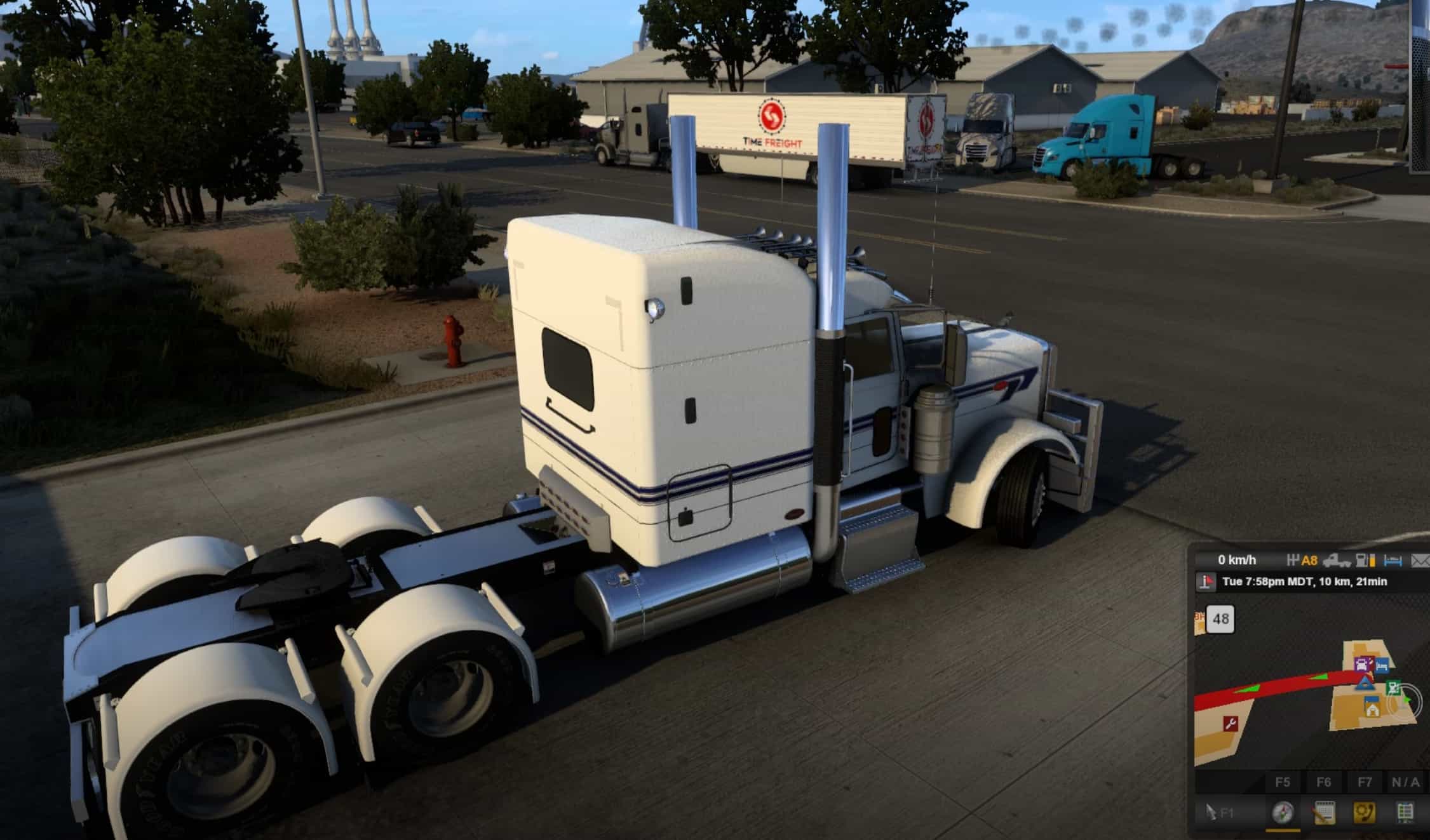This screenshot has width=1430, height=840.
Task: Click the rest bed status icon
Action: point(1393,560)
